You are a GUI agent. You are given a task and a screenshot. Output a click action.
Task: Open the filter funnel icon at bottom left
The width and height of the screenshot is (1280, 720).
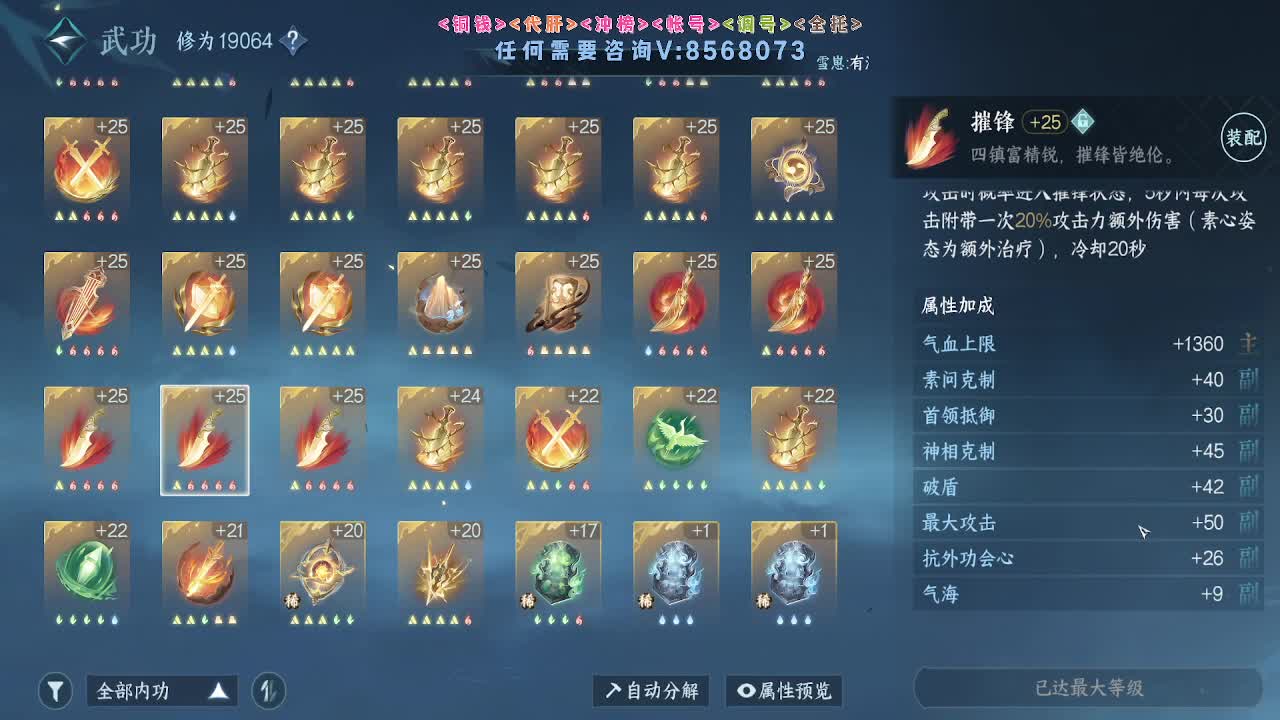(x=55, y=690)
